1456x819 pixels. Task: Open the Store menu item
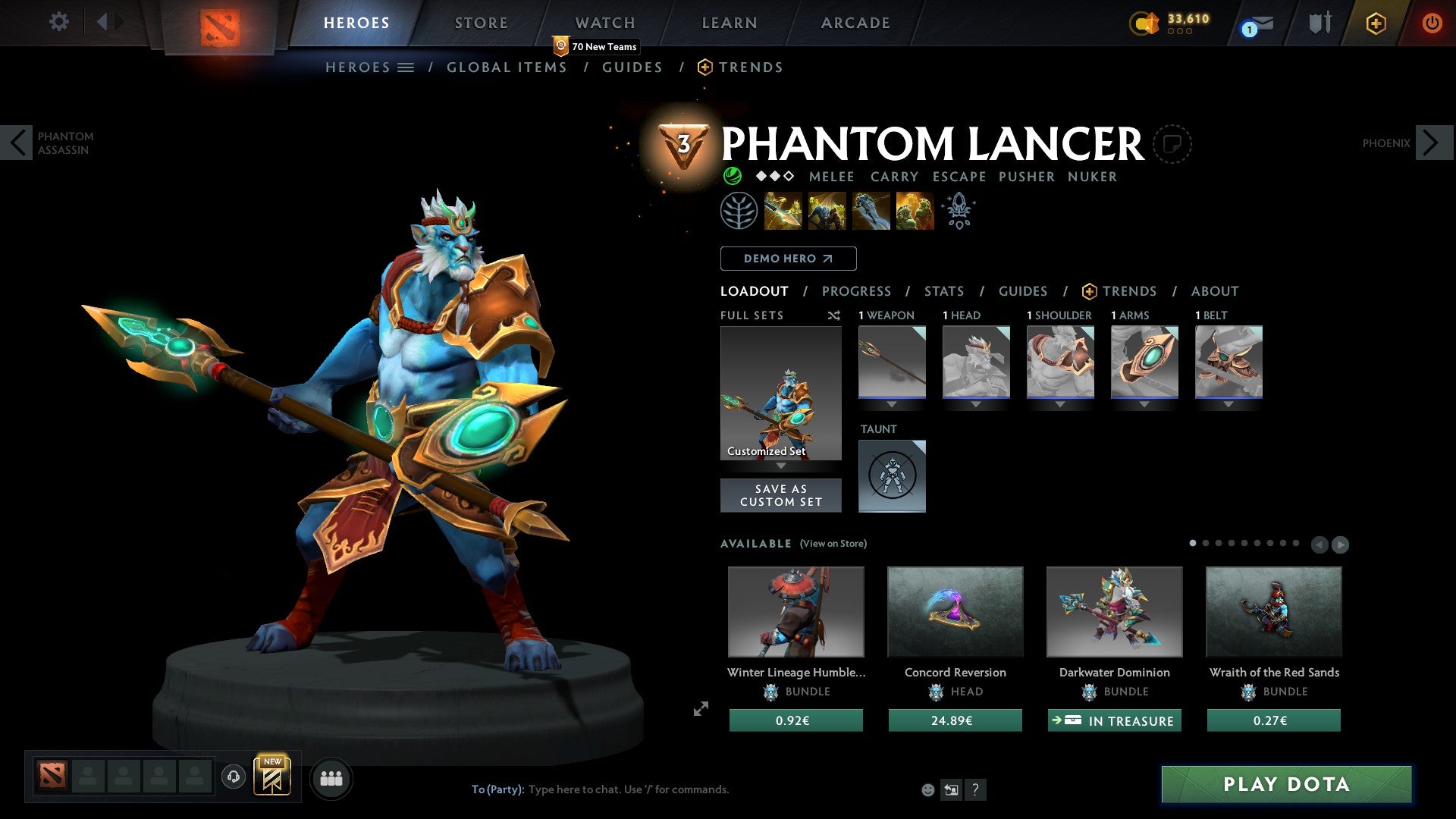tap(481, 23)
